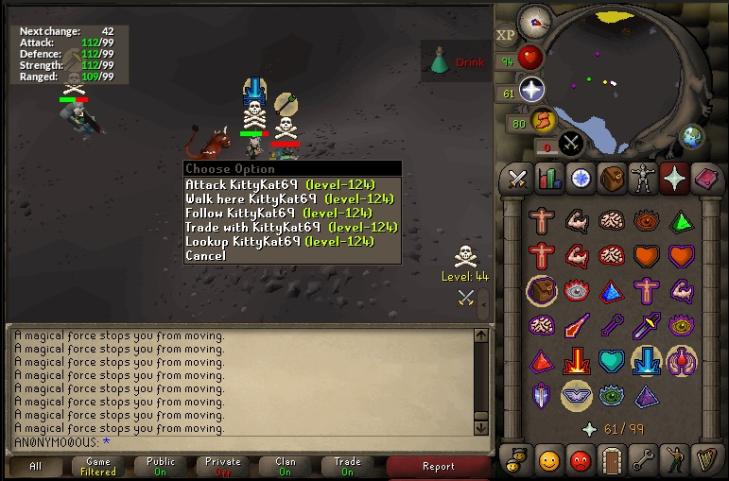This screenshot has width=729, height=481.
Task: Click the red Report button
Action: coord(438,466)
